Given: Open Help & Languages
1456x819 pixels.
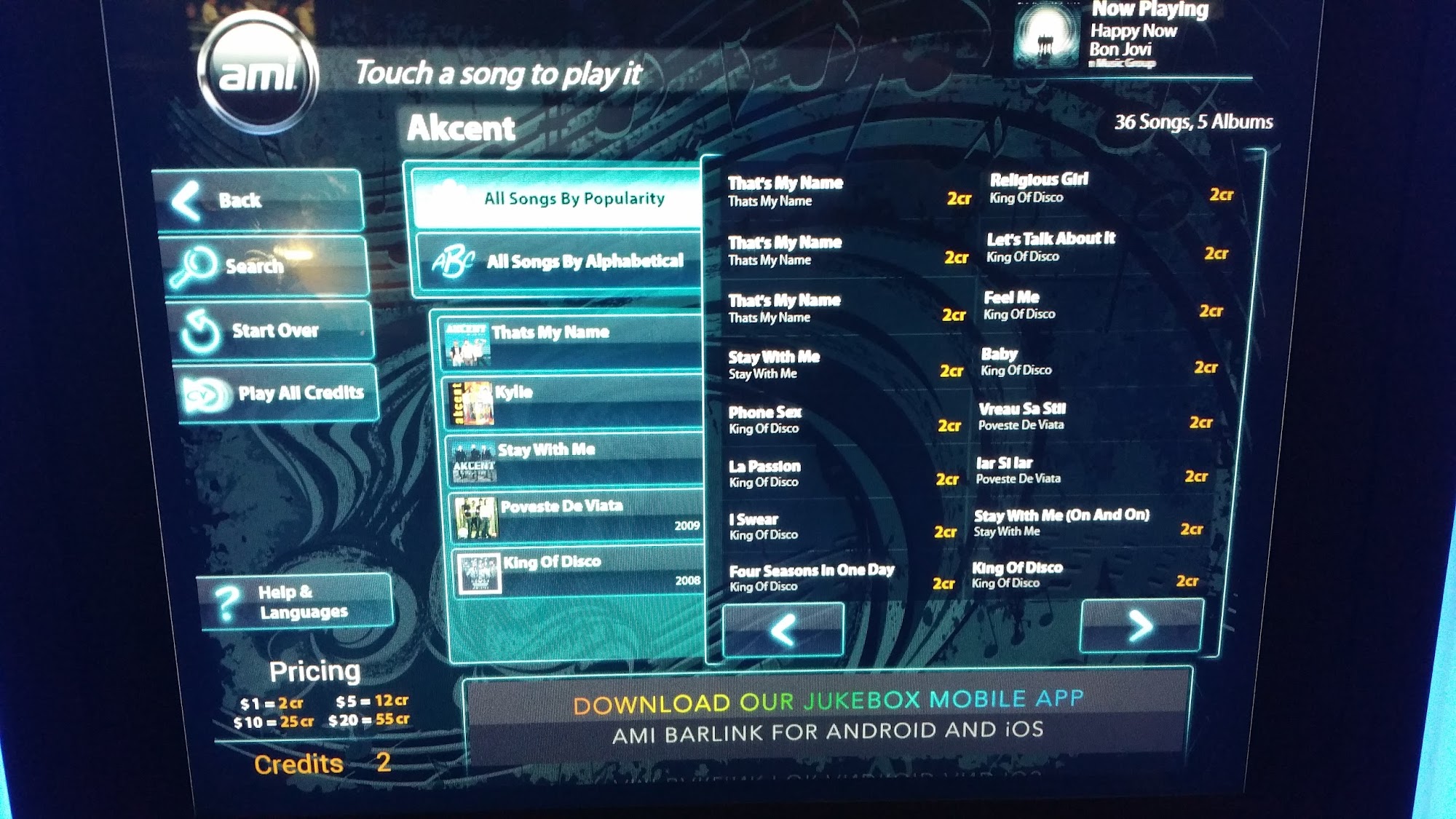Looking at the screenshot, I should point(295,602).
